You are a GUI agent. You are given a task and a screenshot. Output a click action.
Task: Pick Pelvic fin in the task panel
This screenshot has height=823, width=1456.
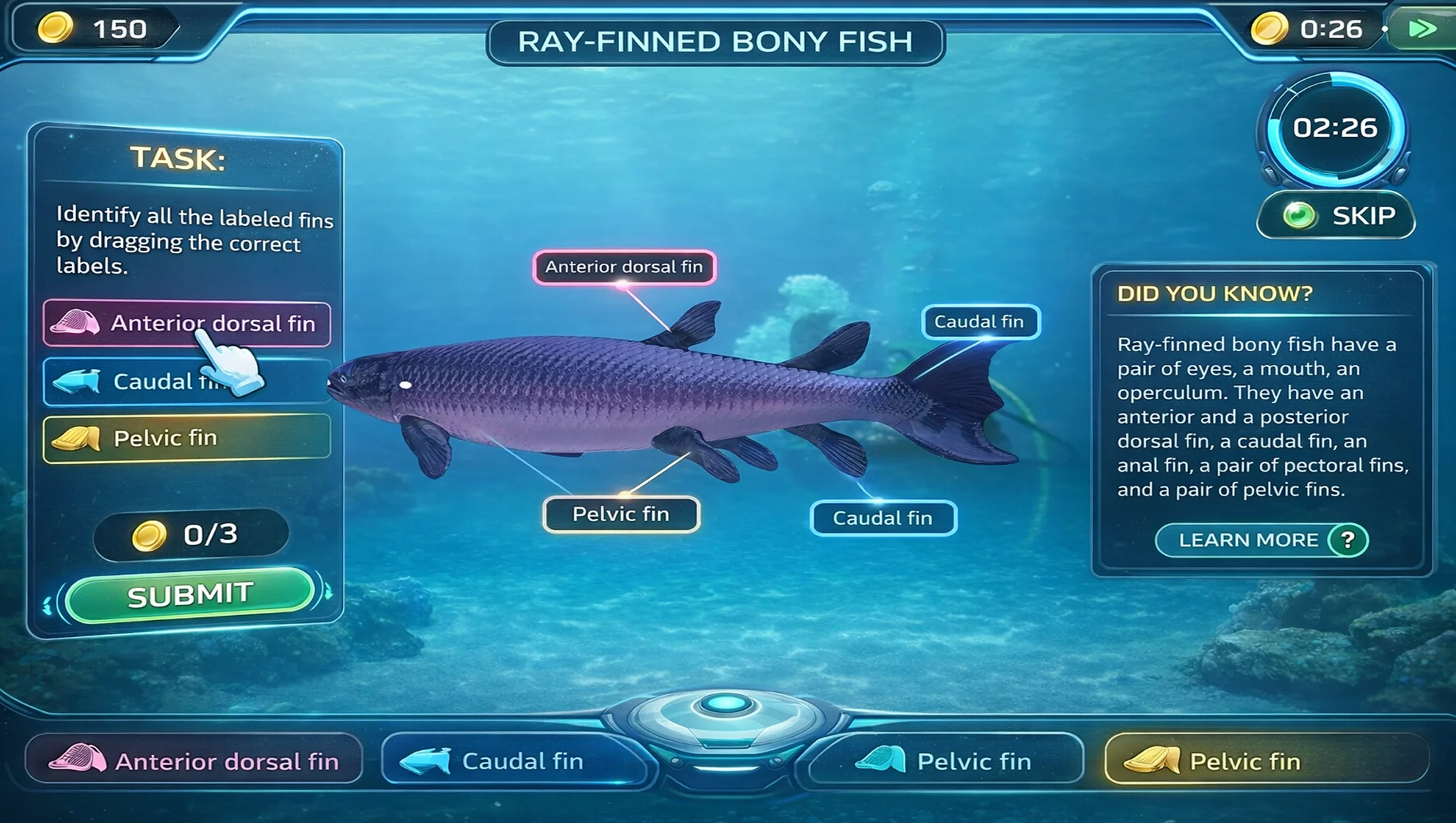pos(187,438)
